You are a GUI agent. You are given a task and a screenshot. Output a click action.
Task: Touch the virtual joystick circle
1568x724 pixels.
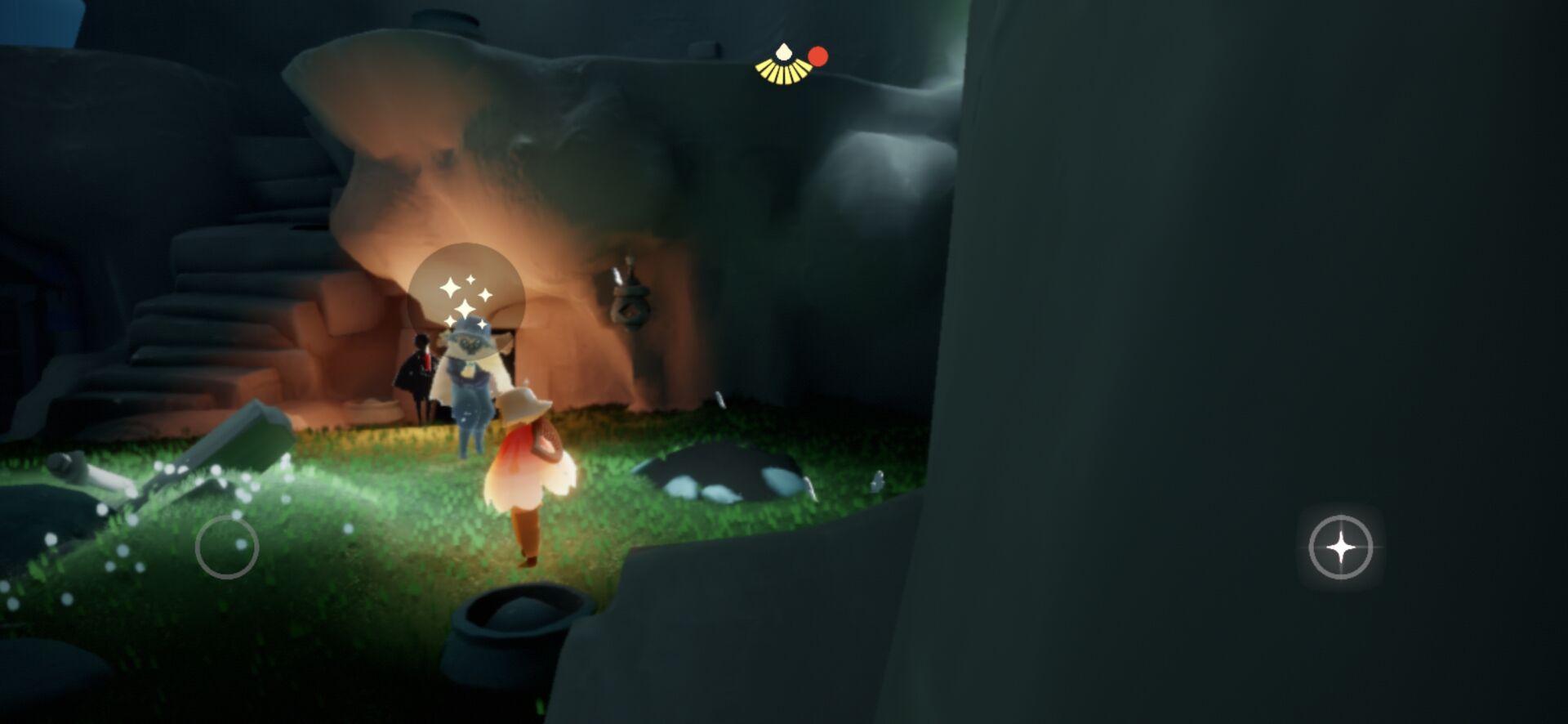227,547
